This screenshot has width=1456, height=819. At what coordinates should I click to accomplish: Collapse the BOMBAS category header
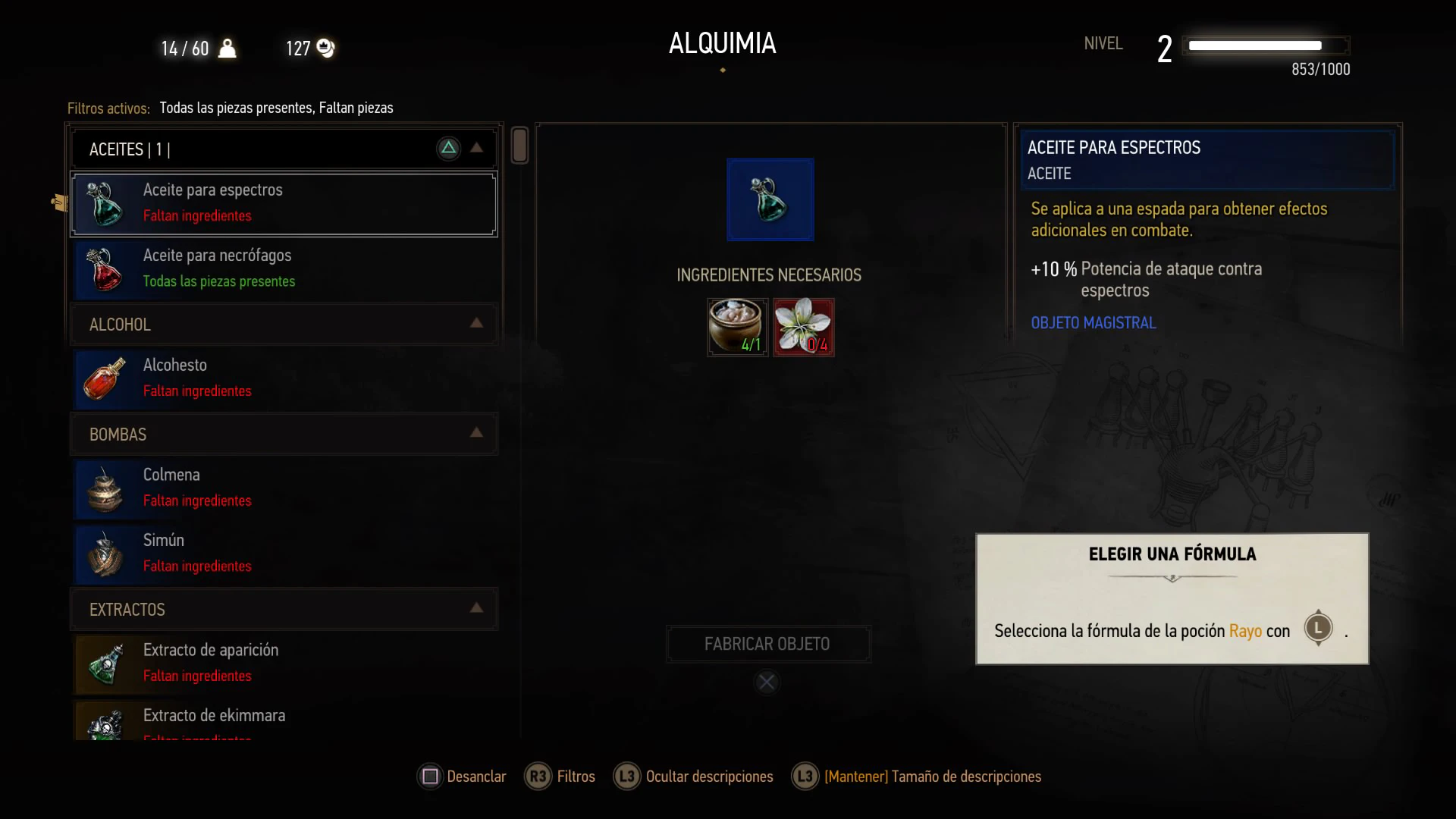(x=476, y=434)
